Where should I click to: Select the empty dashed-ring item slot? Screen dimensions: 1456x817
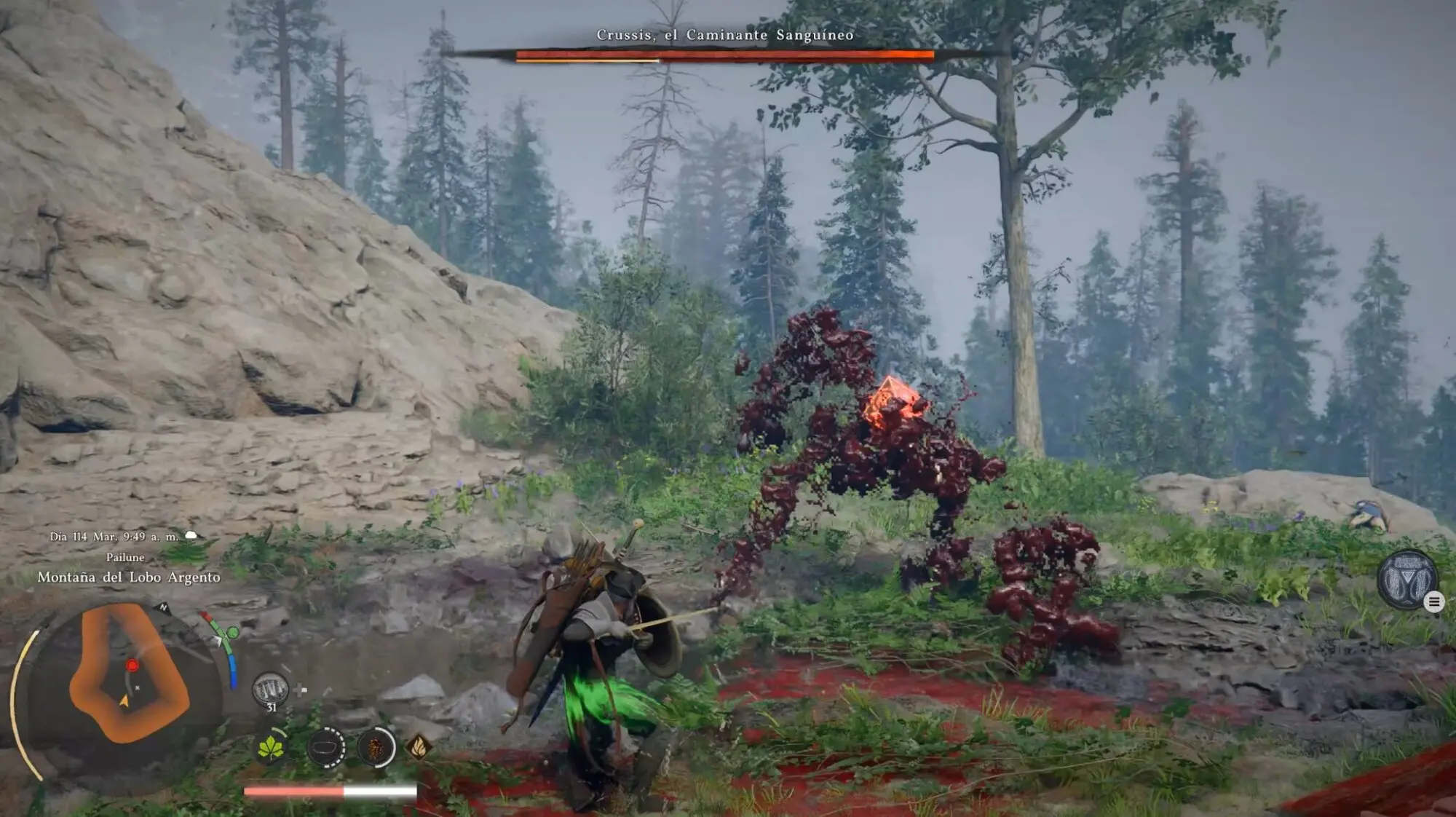[325, 747]
